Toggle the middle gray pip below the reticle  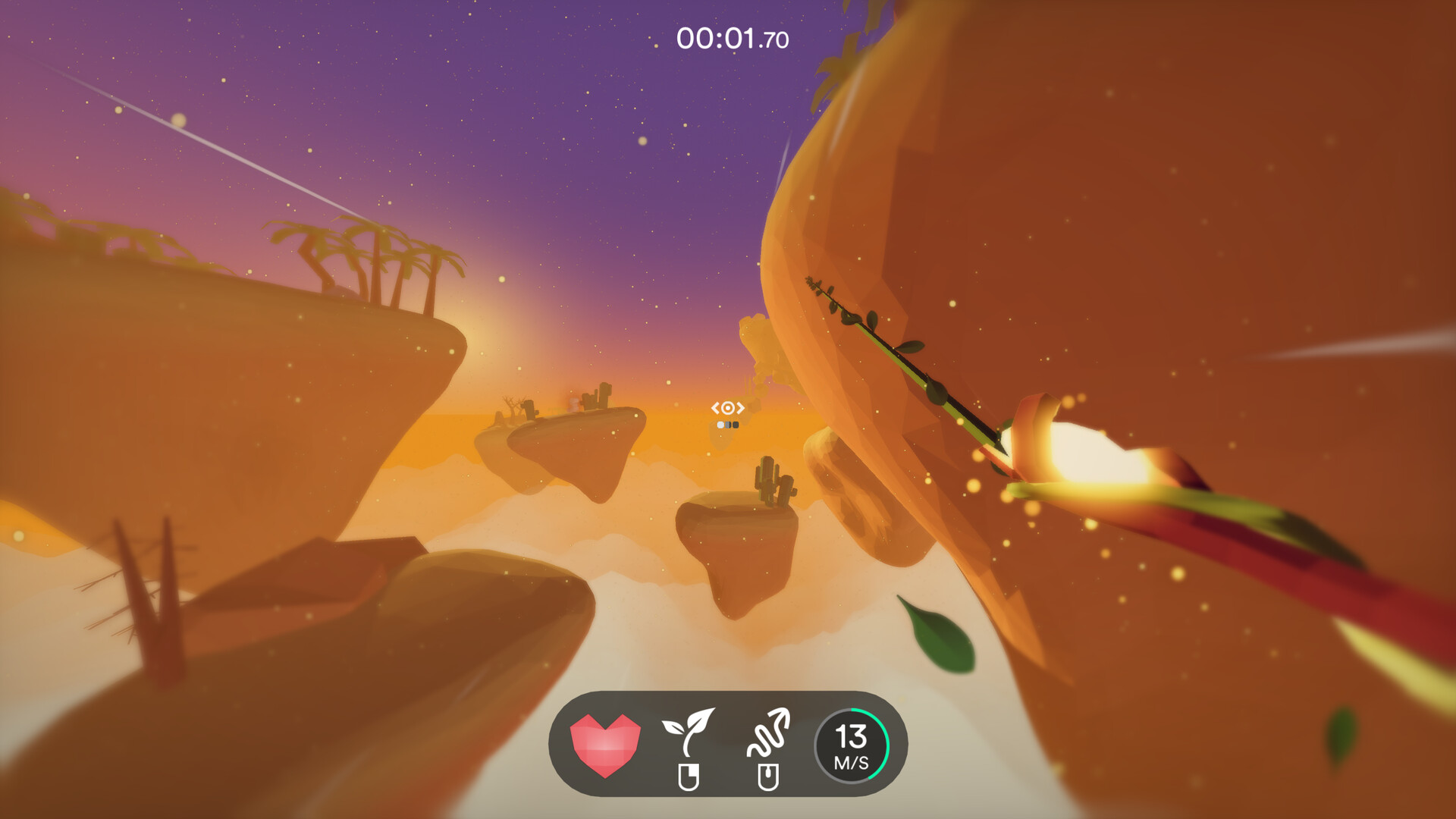[x=728, y=425]
